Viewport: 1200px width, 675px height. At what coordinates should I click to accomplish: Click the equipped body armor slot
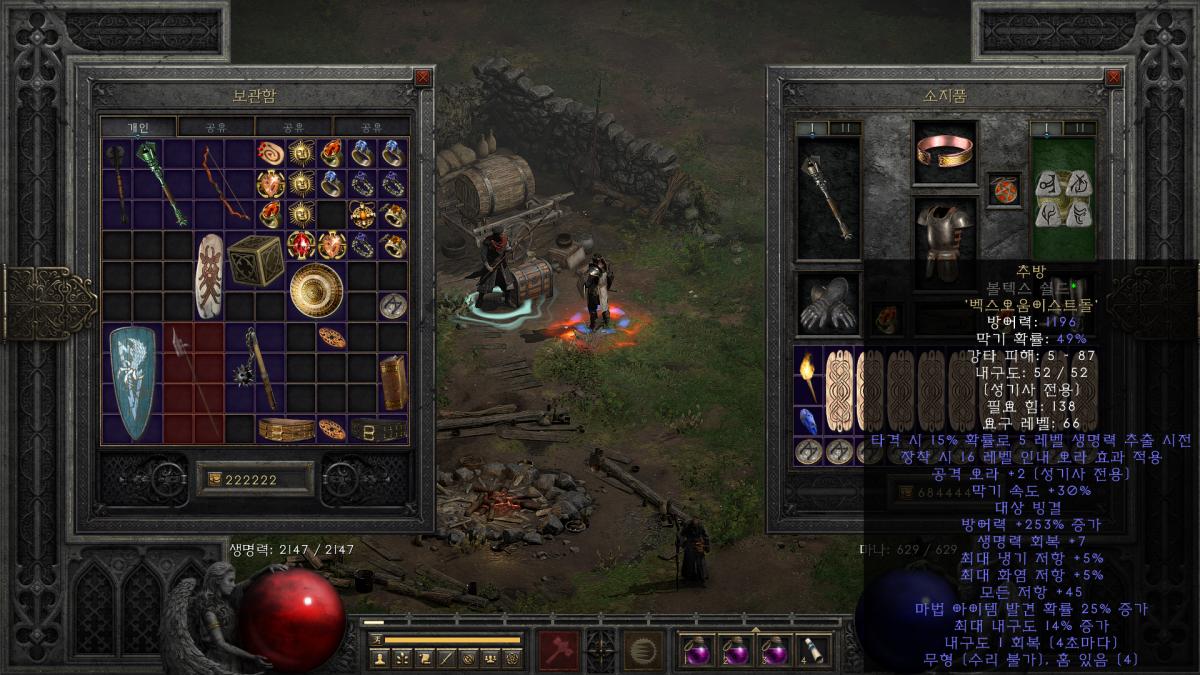(x=946, y=237)
